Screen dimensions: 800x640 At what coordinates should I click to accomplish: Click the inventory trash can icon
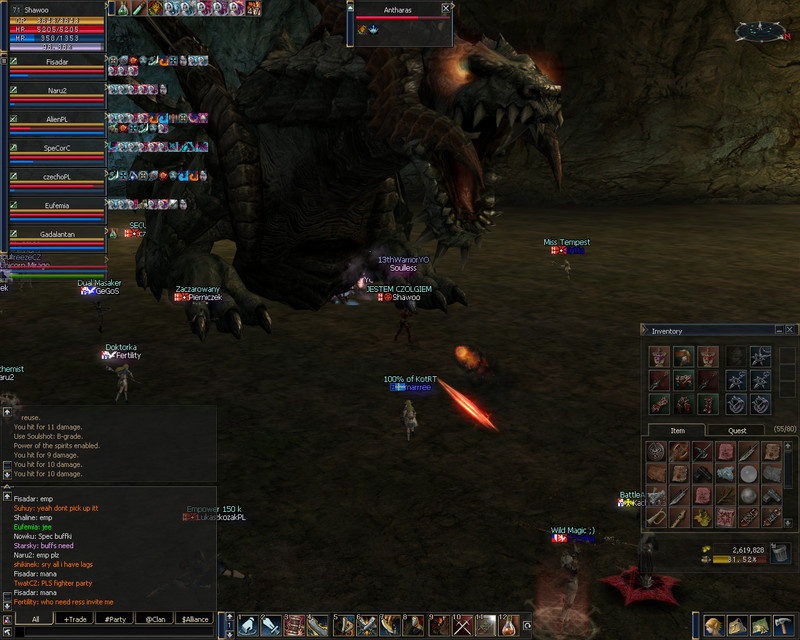pyautogui.click(x=780, y=553)
